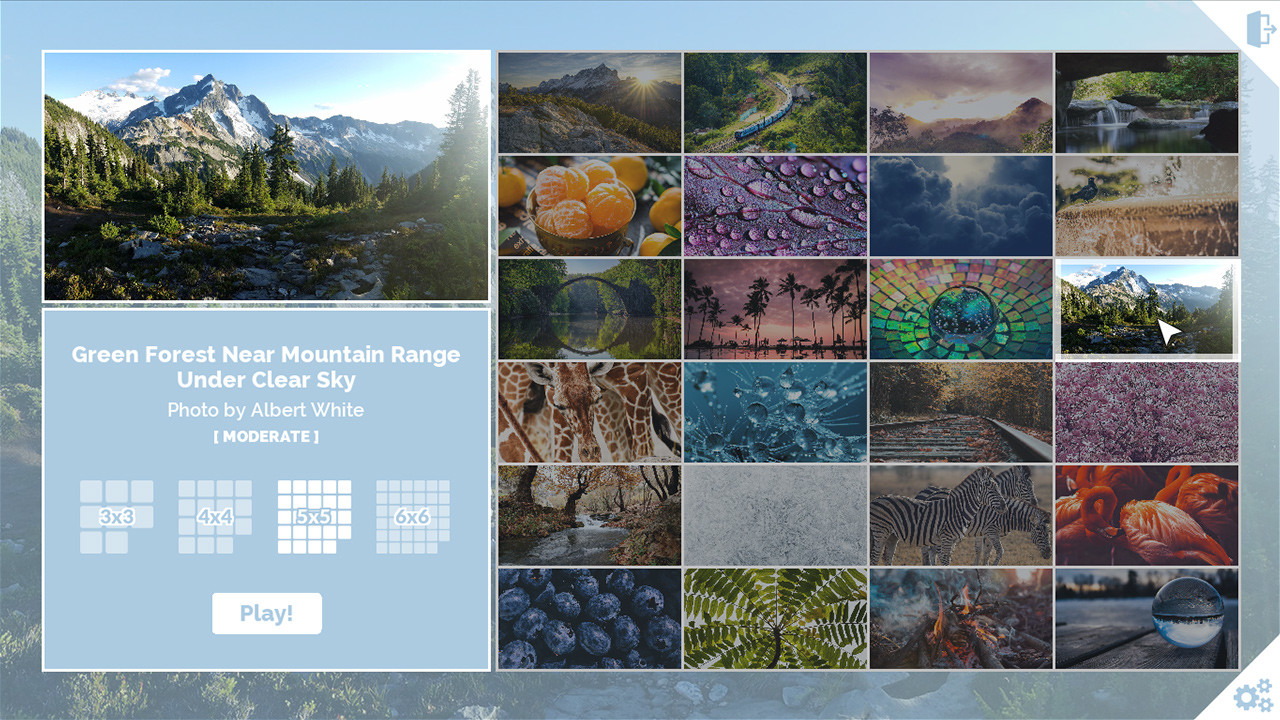Select the 4x4 difficulty grid icon
This screenshot has height=720, width=1280.
[x=213, y=517]
